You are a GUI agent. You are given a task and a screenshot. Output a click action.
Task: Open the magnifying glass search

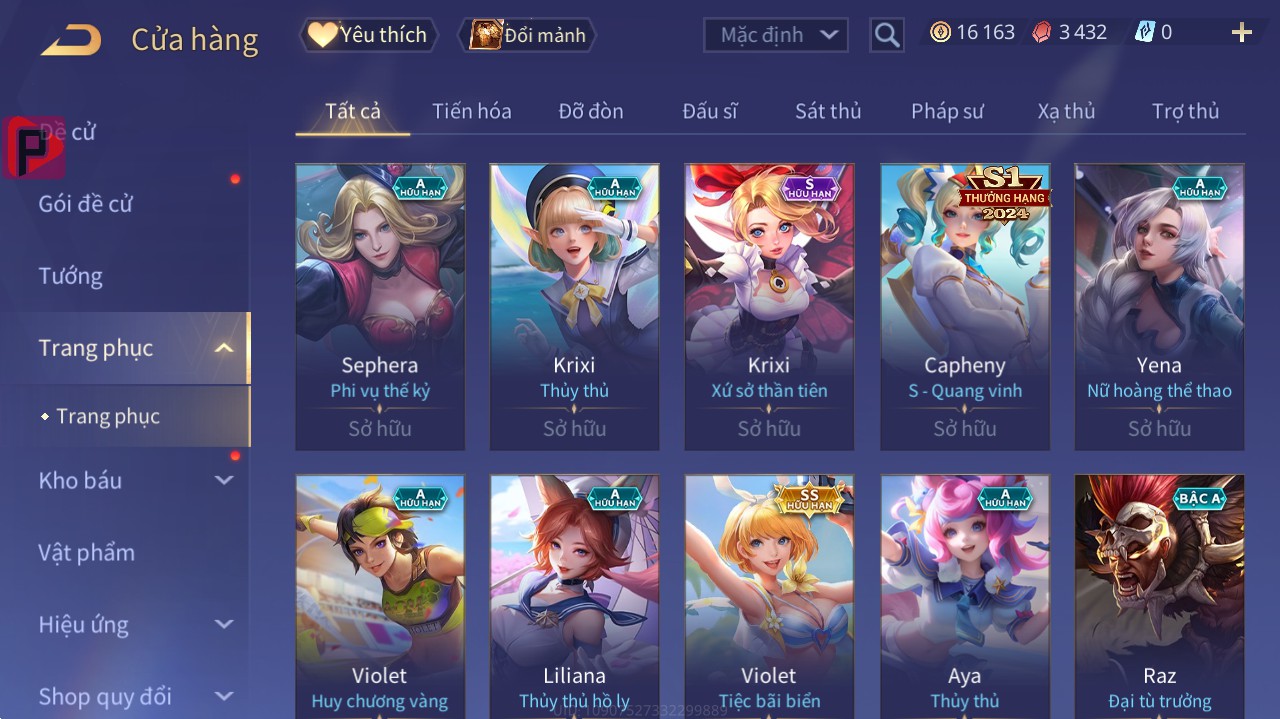[887, 35]
